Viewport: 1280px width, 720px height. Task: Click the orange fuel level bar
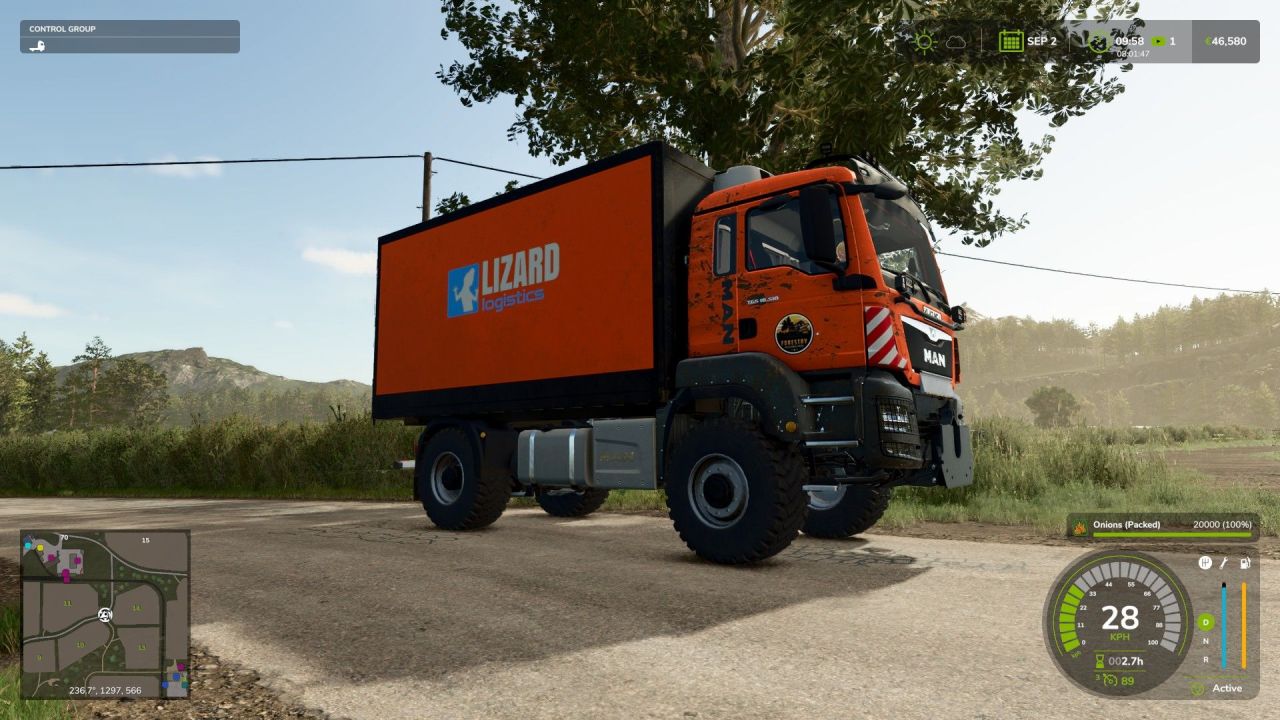[x=1244, y=626]
